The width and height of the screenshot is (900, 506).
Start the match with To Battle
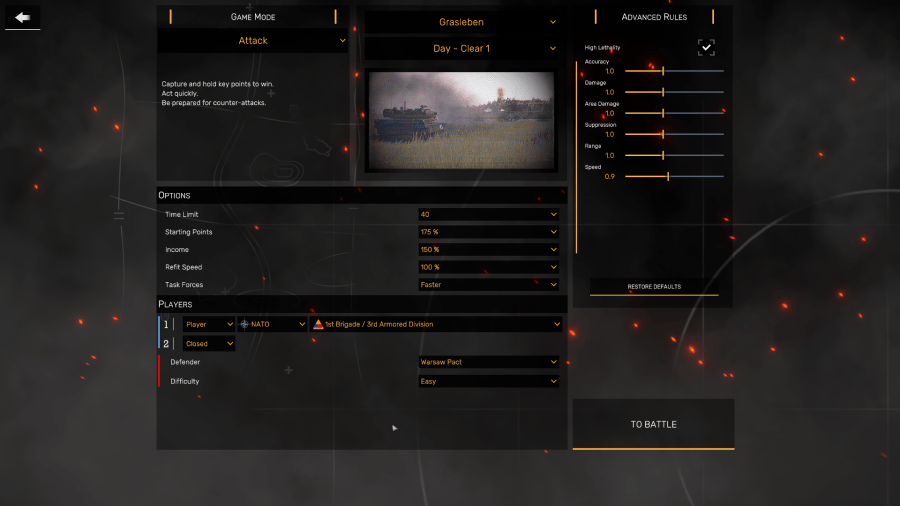pyautogui.click(x=653, y=425)
